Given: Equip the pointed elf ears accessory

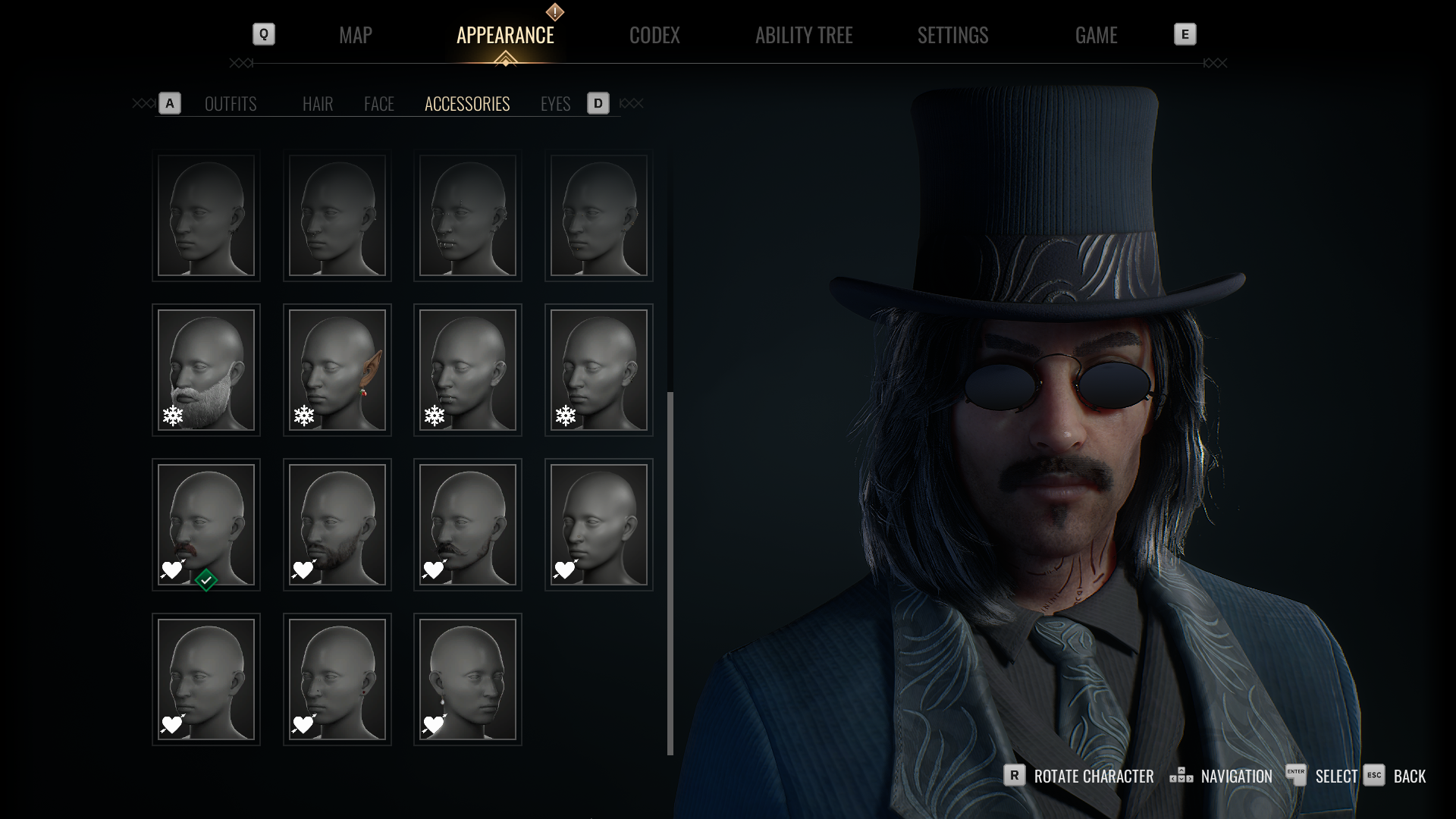Looking at the screenshot, I should [337, 370].
